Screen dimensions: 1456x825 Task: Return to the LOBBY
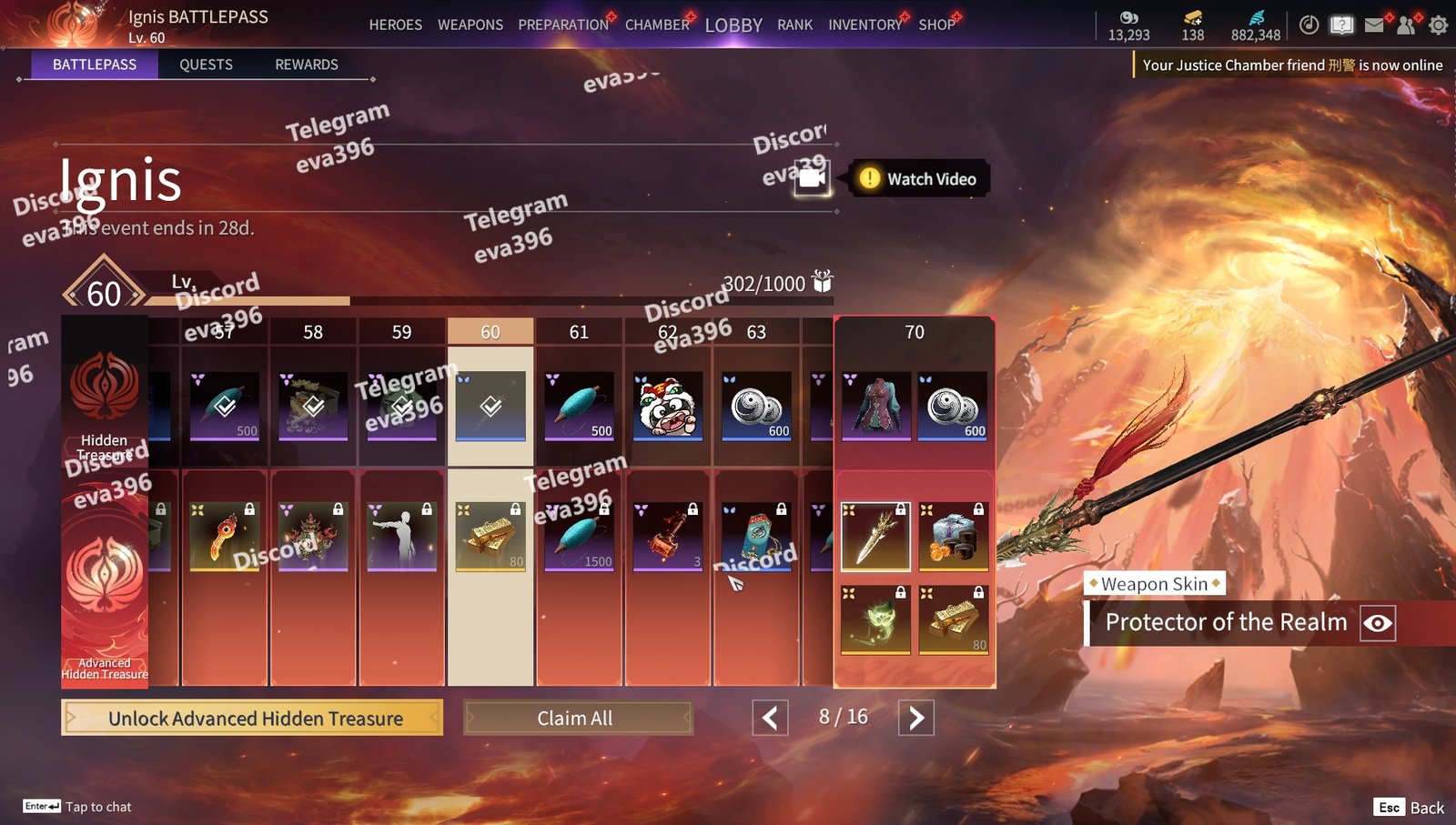coord(733,25)
